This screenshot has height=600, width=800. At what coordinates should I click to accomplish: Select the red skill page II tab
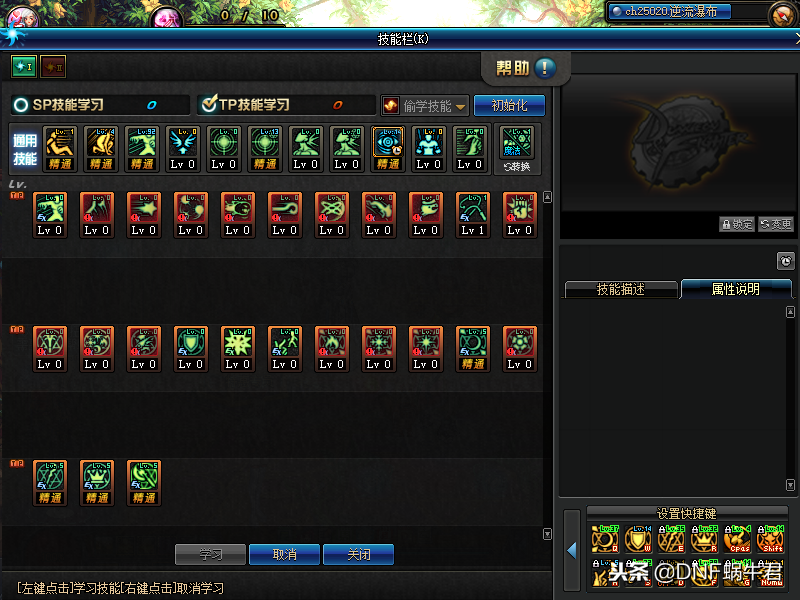tap(53, 67)
